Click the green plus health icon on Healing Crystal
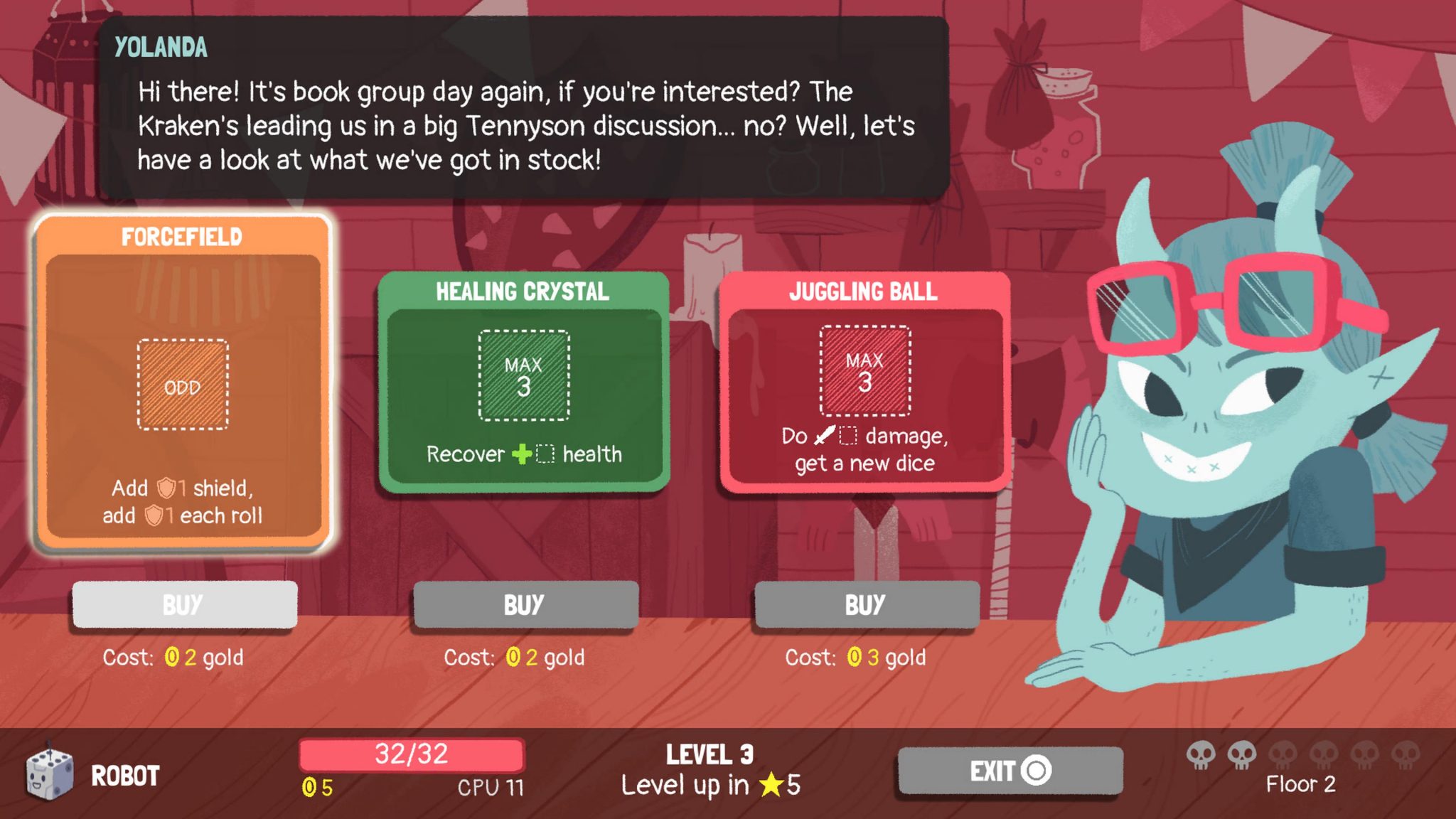 [x=523, y=453]
